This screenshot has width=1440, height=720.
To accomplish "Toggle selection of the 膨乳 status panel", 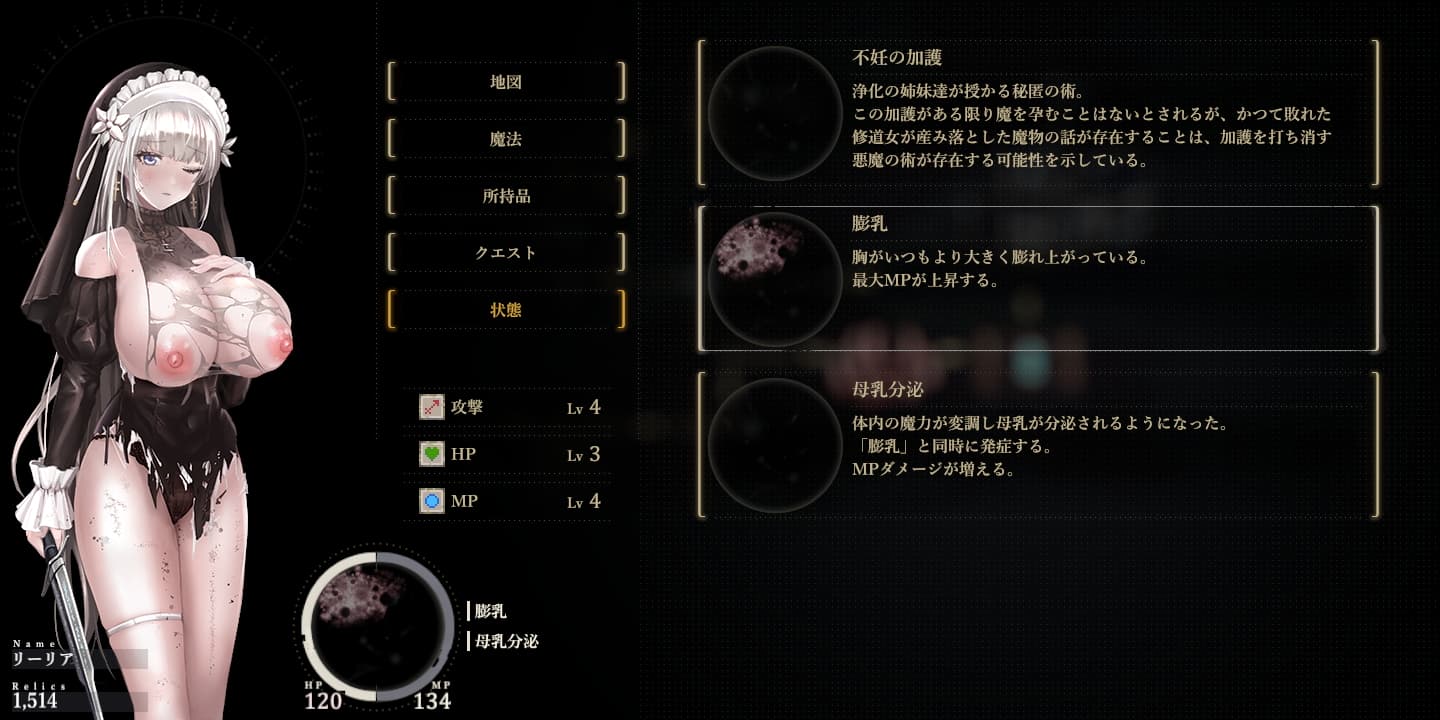I will pyautogui.click(x=1040, y=277).
